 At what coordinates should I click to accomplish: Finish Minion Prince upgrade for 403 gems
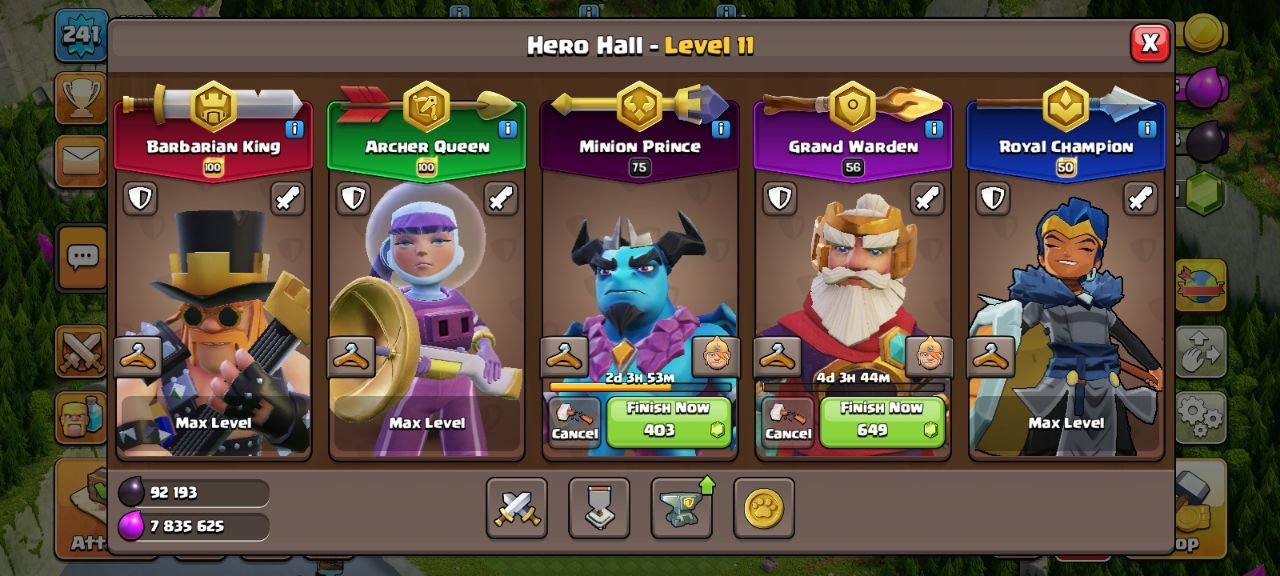669,422
